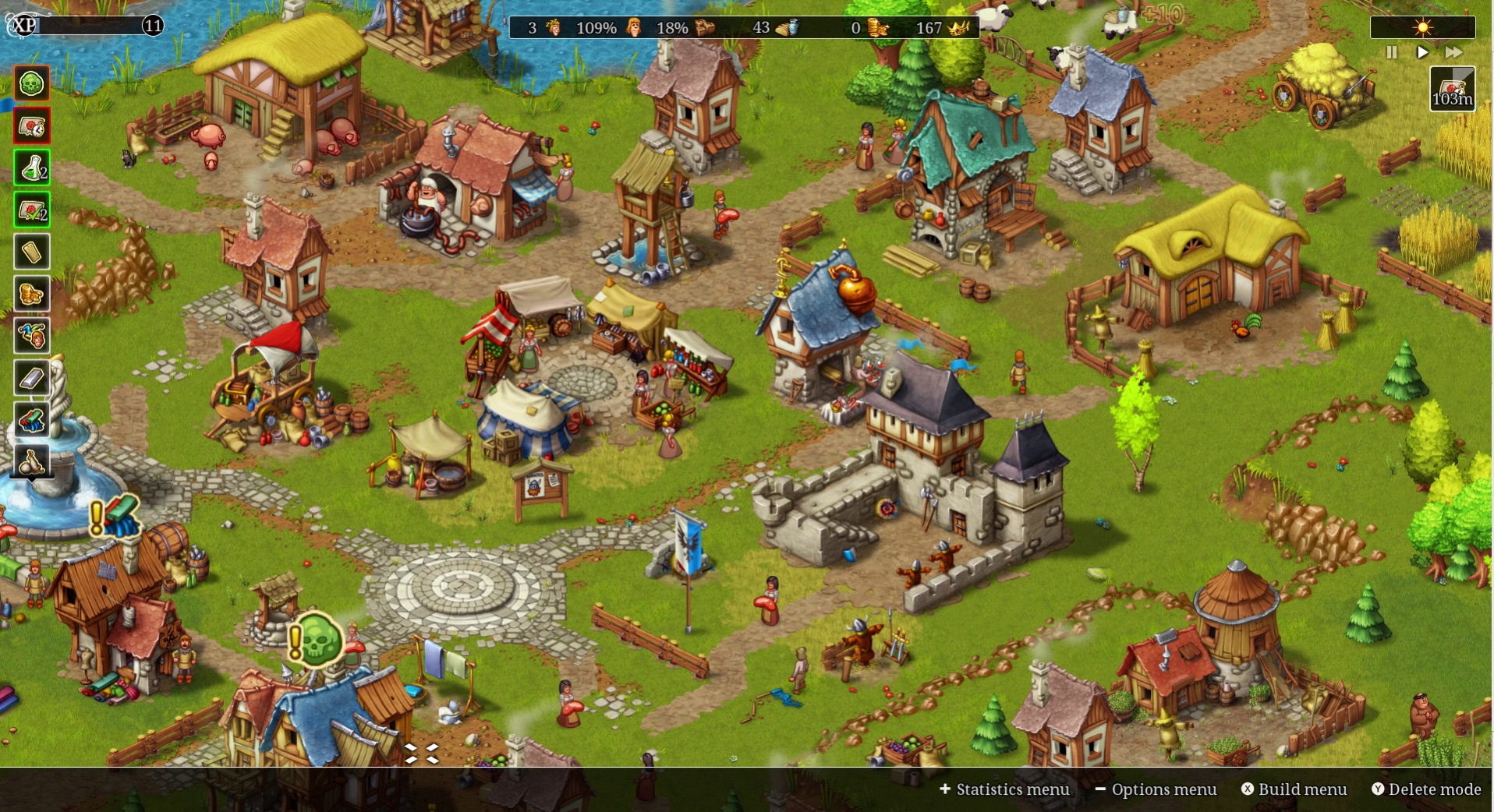Screen dimensions: 1494x812
Task: Enable fast forward game speed
Action: tap(1455, 53)
